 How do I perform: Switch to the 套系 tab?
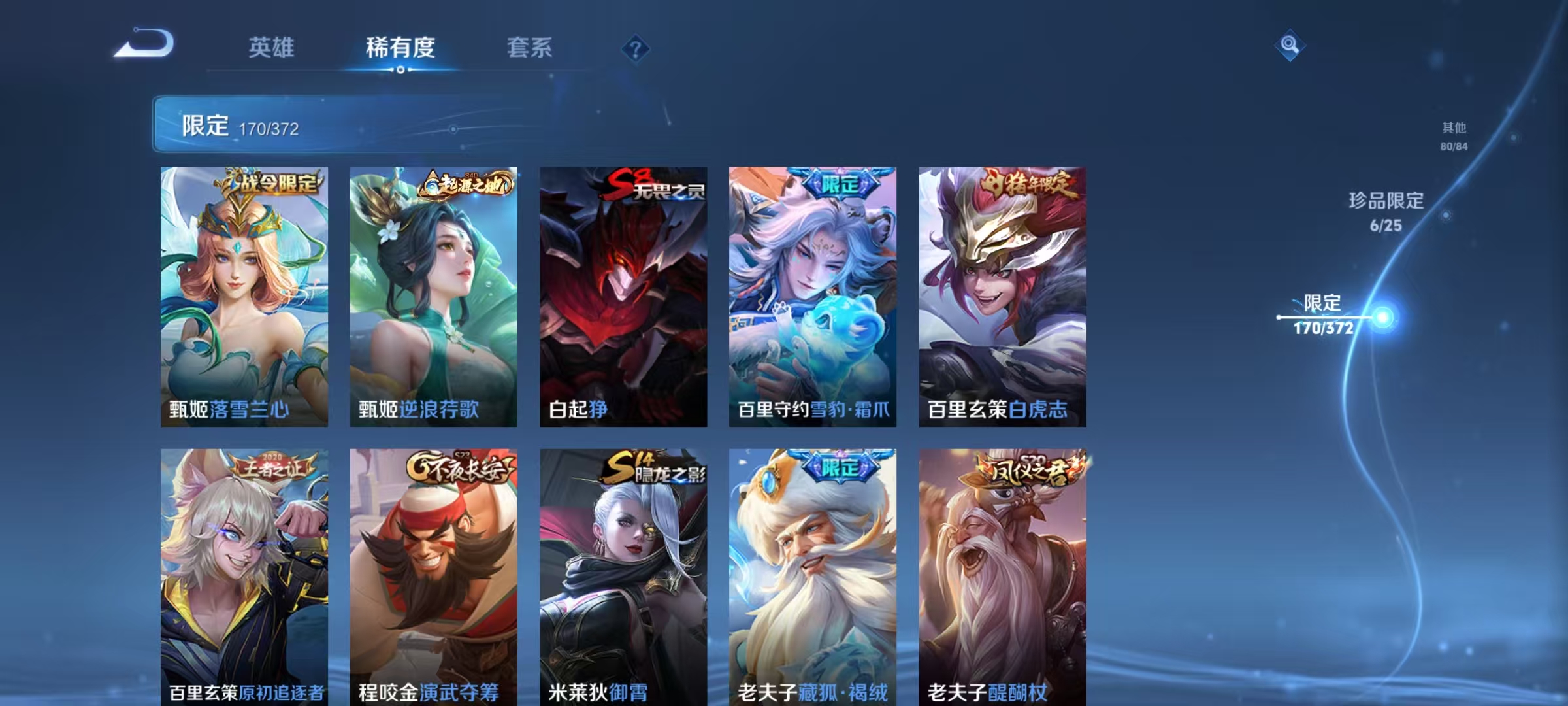[531, 48]
